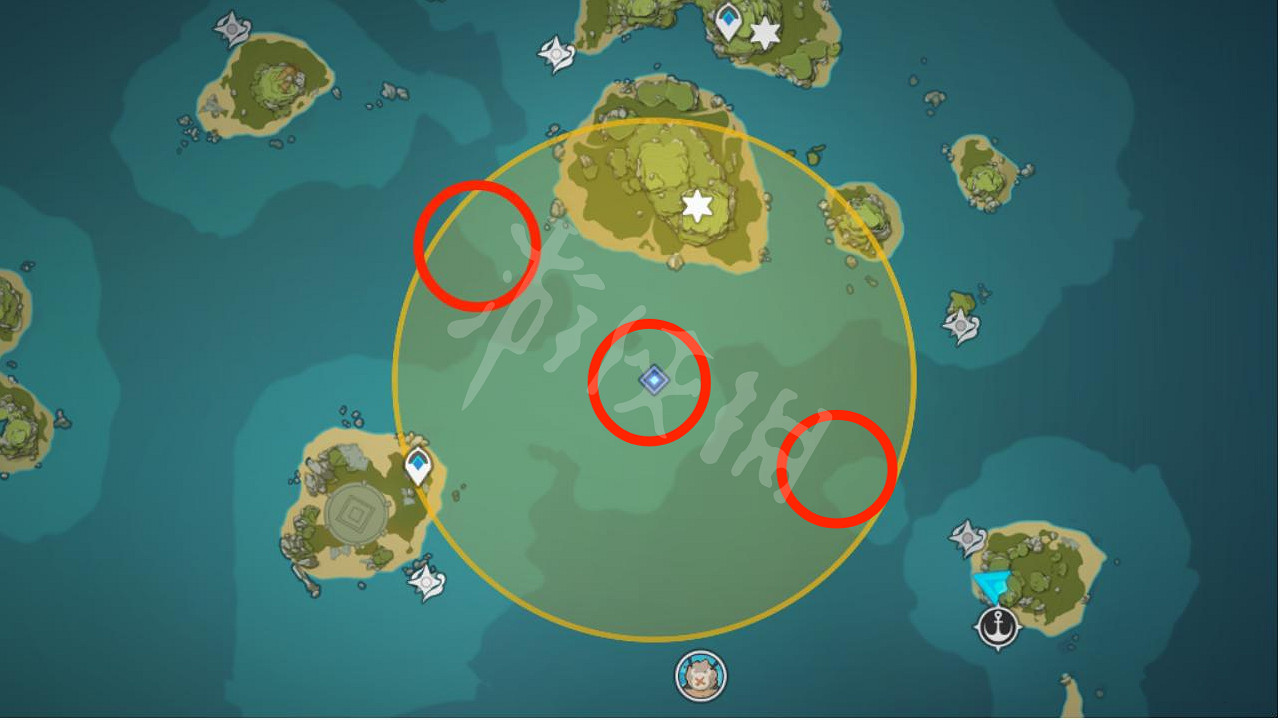This screenshot has height=720, width=1280.
Task: Select the teleport waypoint on the northern island
Action: (727, 17)
